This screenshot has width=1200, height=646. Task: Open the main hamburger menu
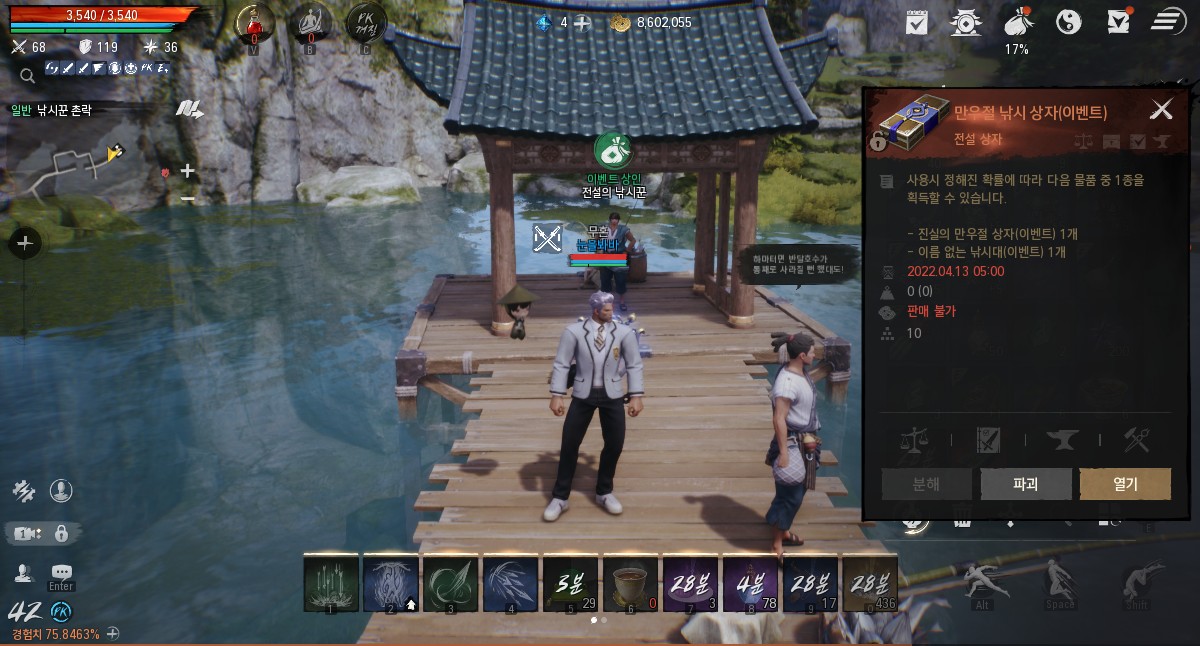(1167, 21)
